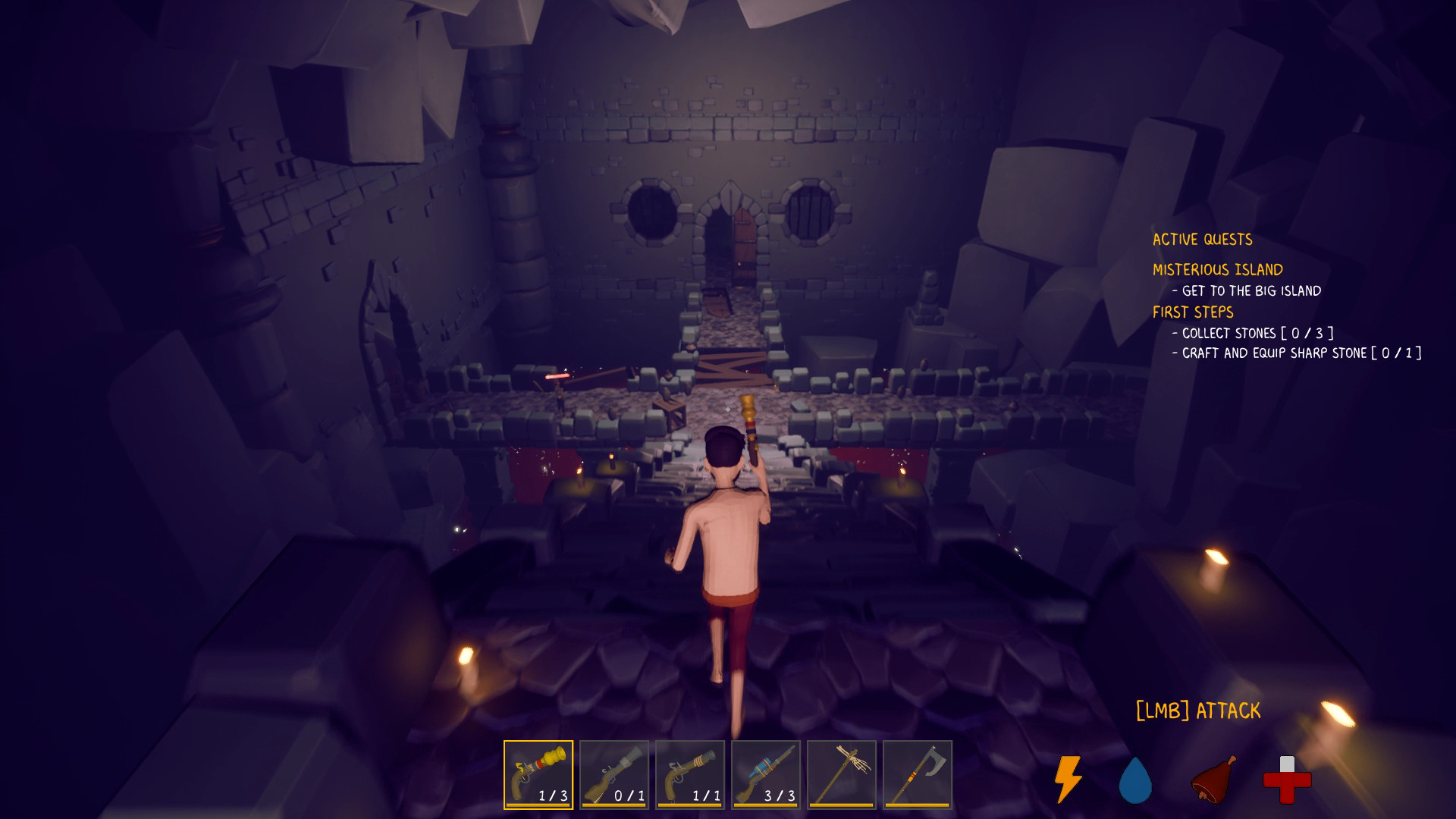Viewport: 1456px width, 819px height.
Task: Toggle the MISTERIOUS ISLAND quest entry
Action: click(1217, 269)
